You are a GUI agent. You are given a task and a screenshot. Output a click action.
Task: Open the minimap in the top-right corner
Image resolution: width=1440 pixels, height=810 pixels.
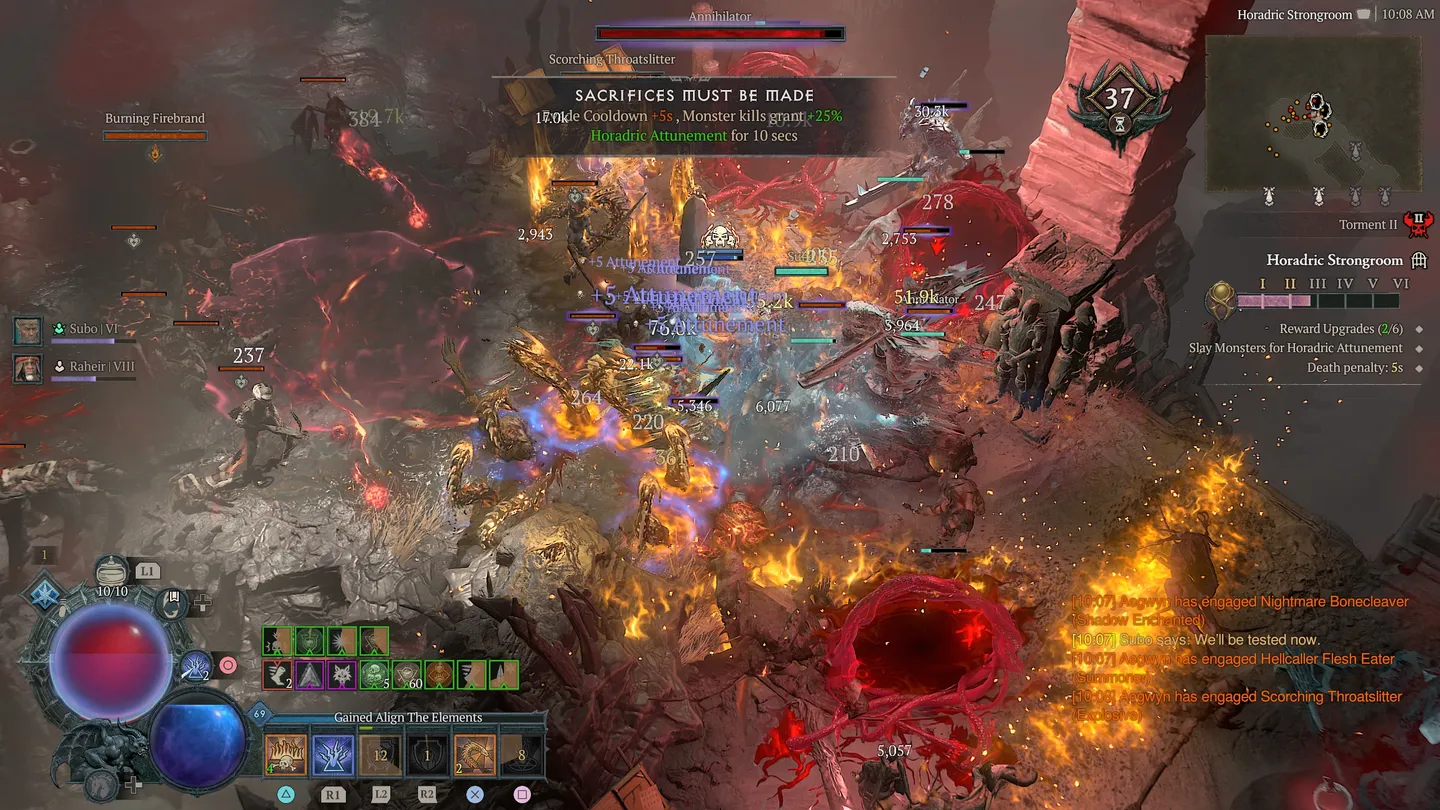1312,113
